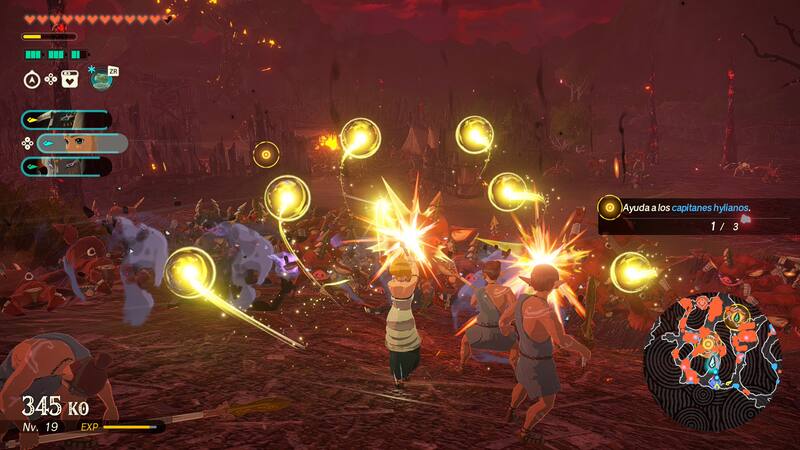Viewport: 800px width, 450px height.
Task: Switch to the highlighted Zelda portrait
Action: click(x=79, y=143)
